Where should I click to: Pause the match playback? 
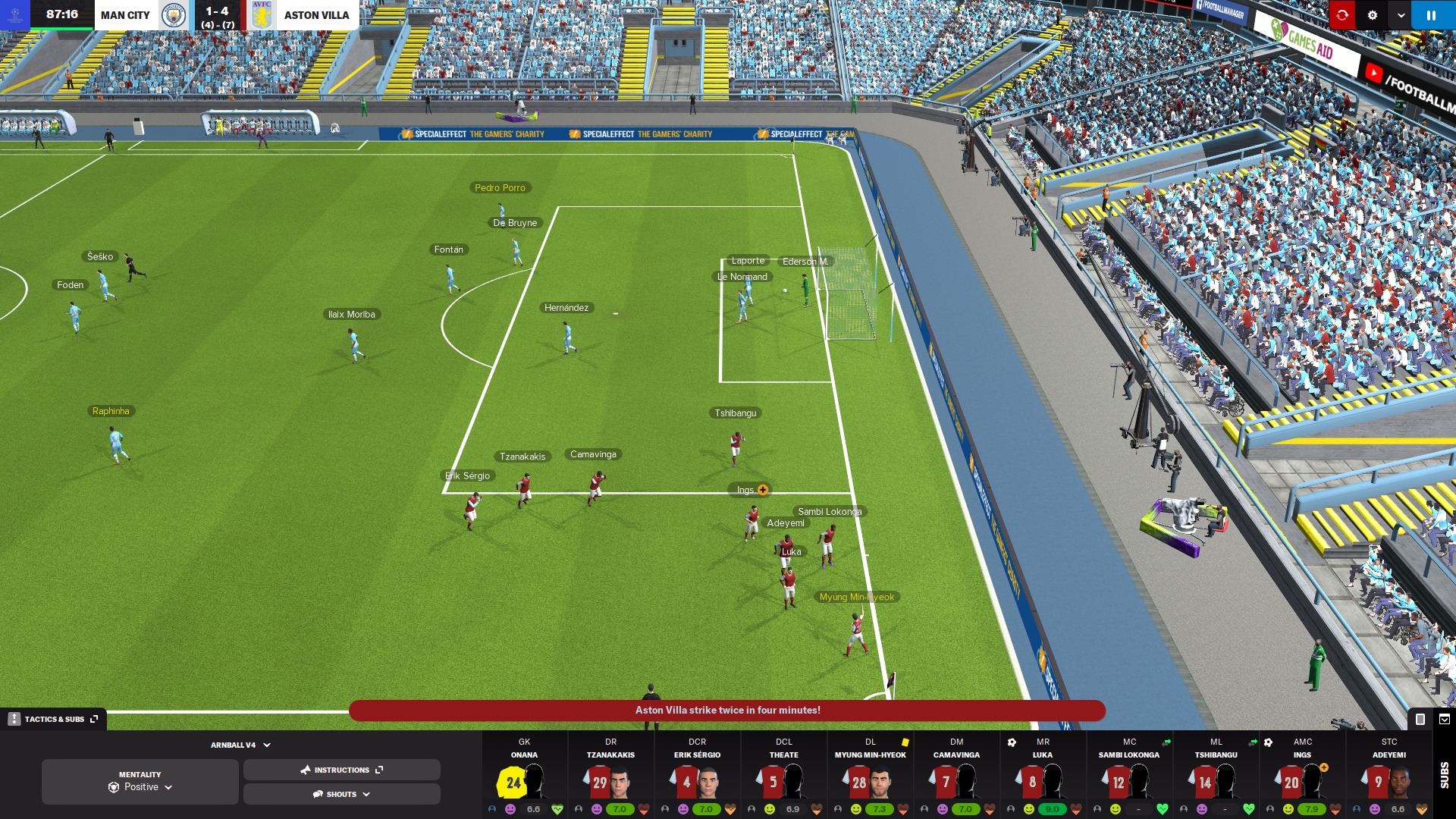click(1431, 15)
